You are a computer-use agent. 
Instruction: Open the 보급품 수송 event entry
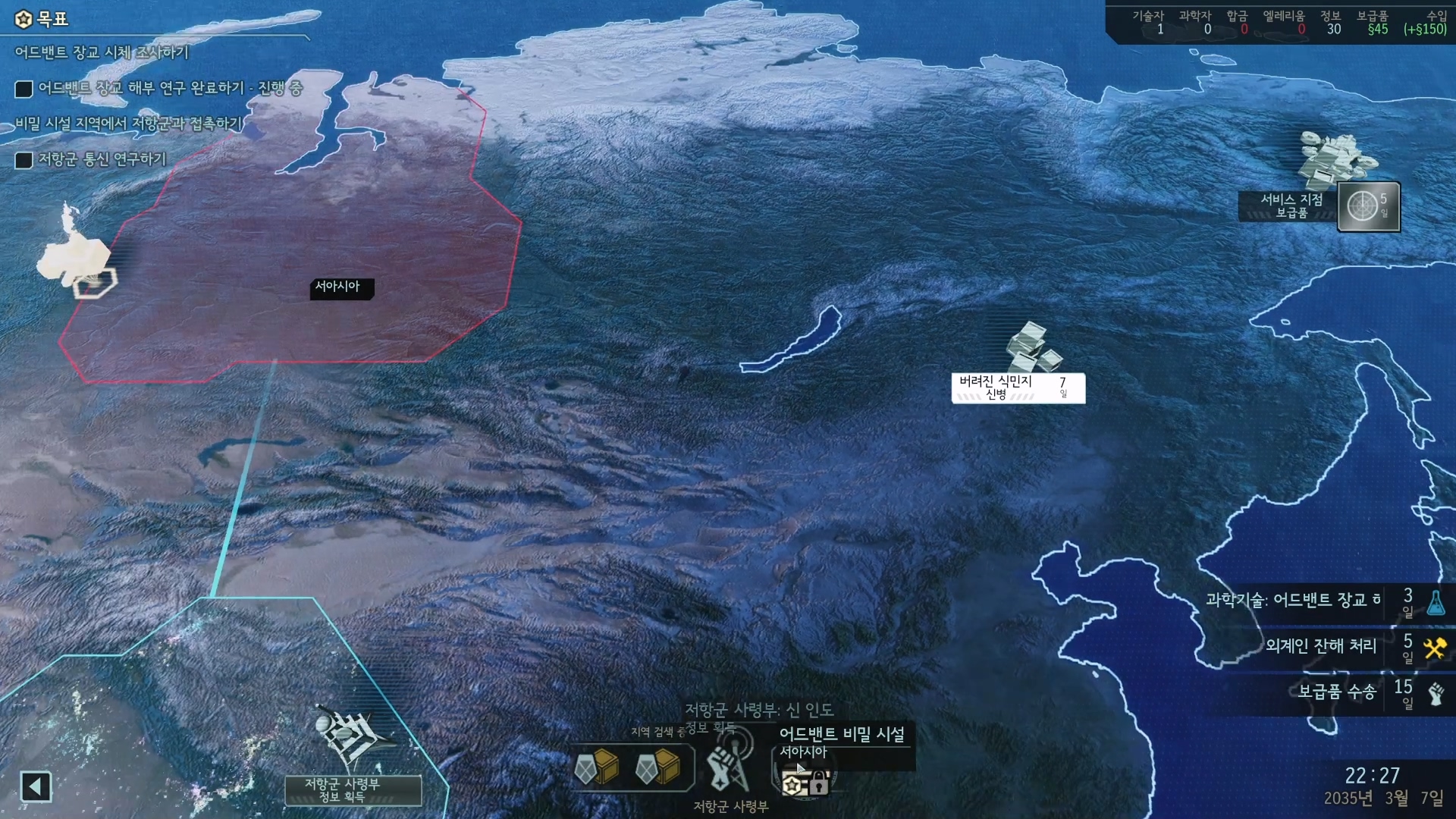(1336, 692)
